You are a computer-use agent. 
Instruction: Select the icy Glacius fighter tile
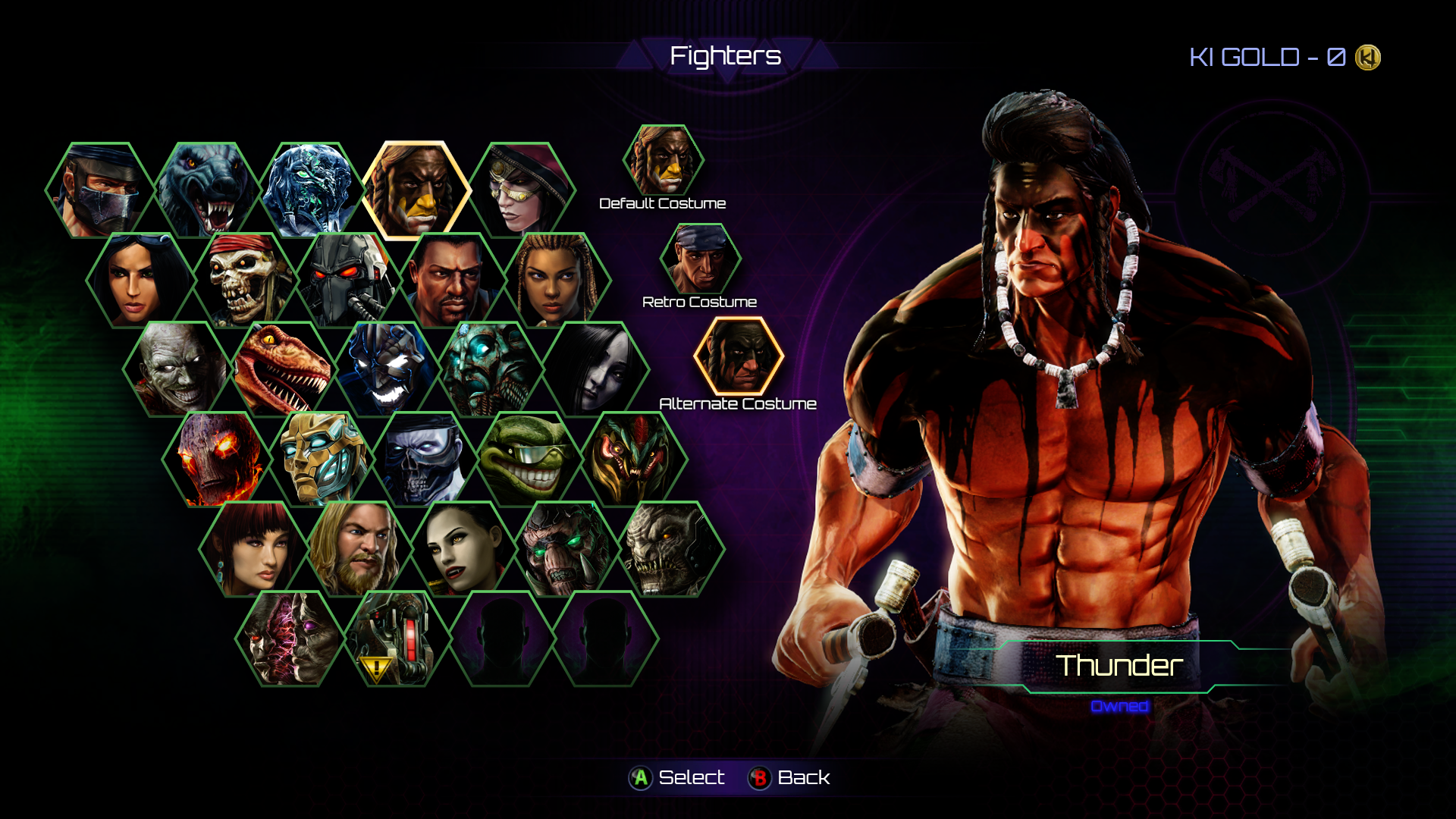tap(311, 190)
